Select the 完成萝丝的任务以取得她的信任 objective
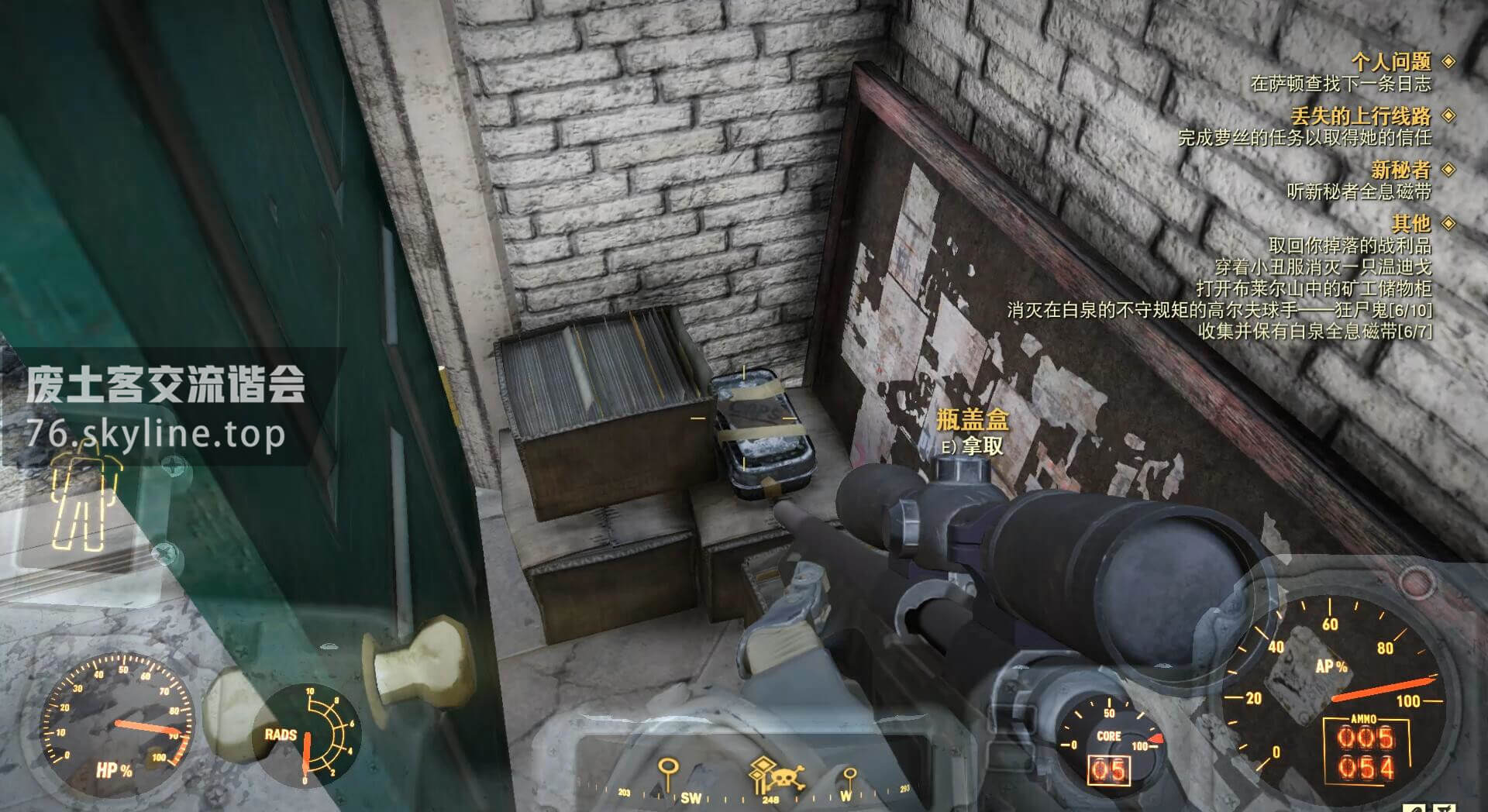 pos(1304,138)
